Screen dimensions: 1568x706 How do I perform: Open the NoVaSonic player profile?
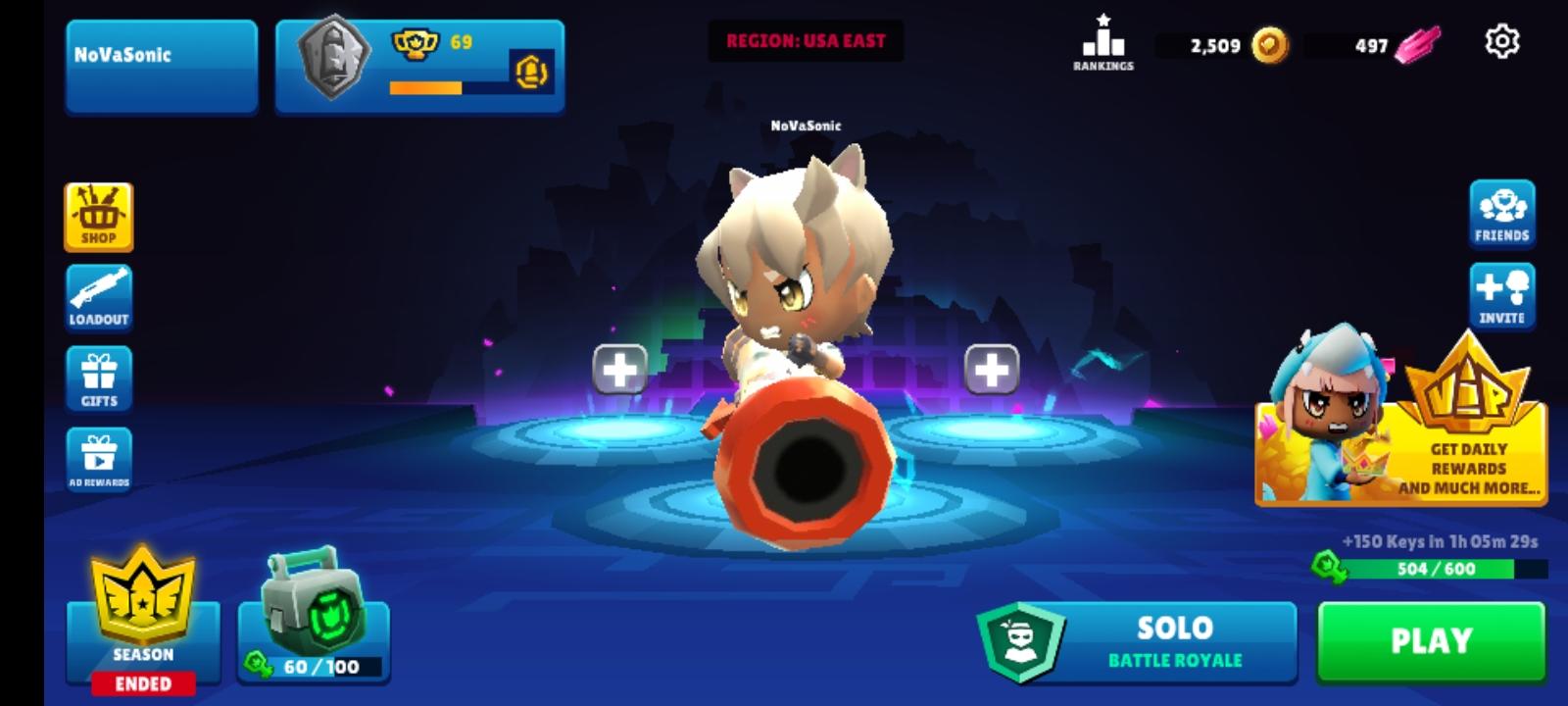[162, 55]
